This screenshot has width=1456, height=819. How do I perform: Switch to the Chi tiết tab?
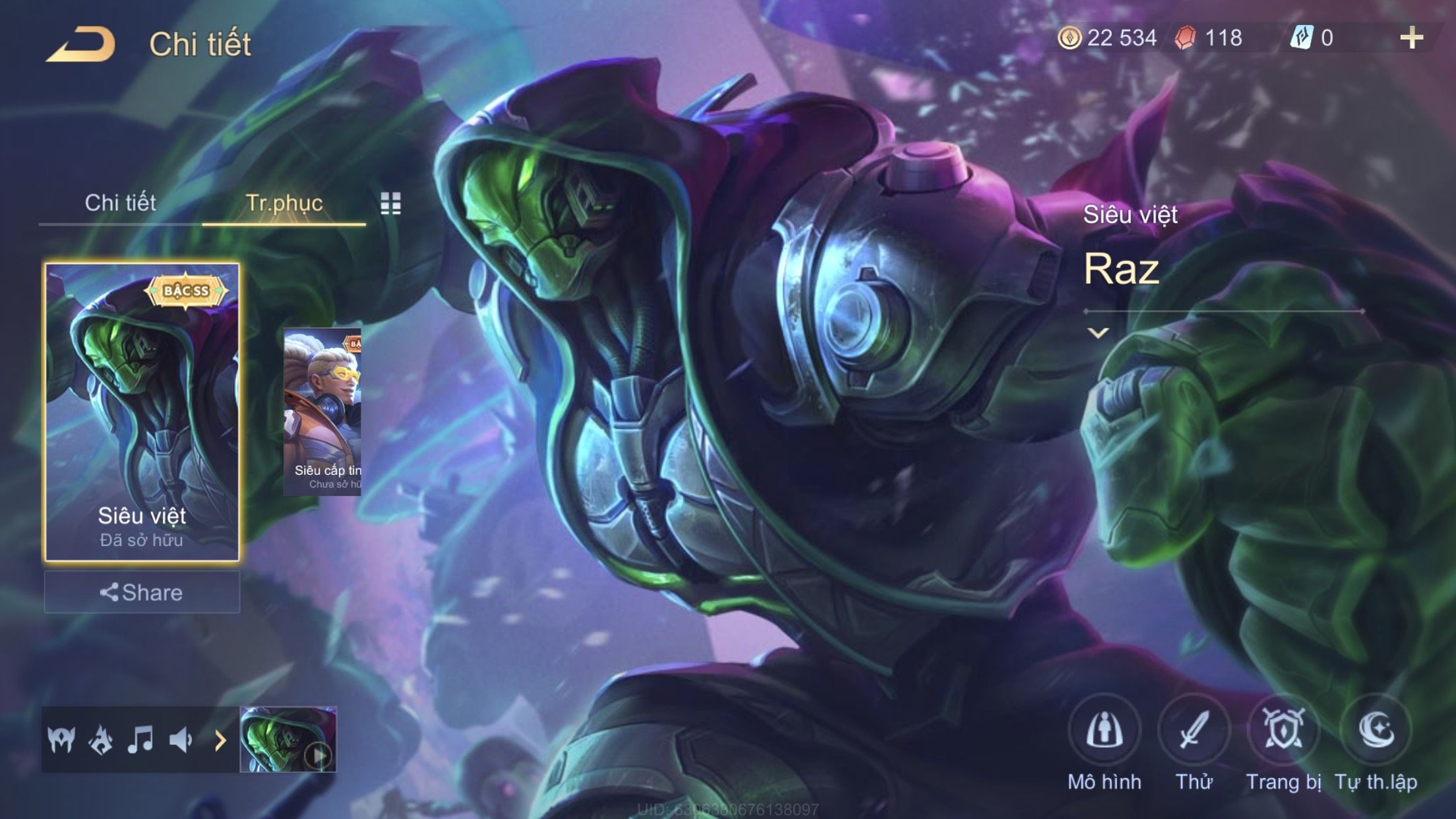[120, 202]
